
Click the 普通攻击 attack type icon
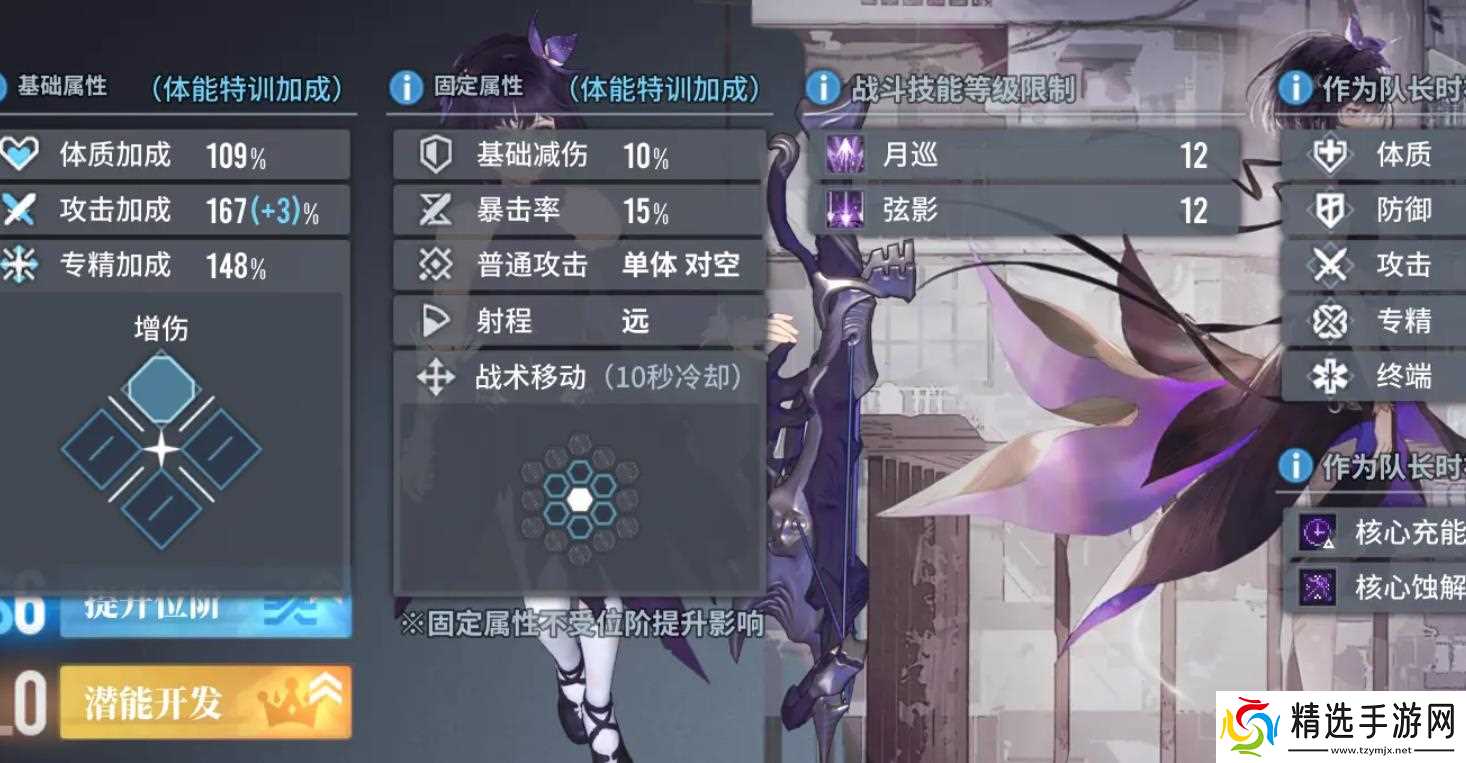click(x=434, y=264)
